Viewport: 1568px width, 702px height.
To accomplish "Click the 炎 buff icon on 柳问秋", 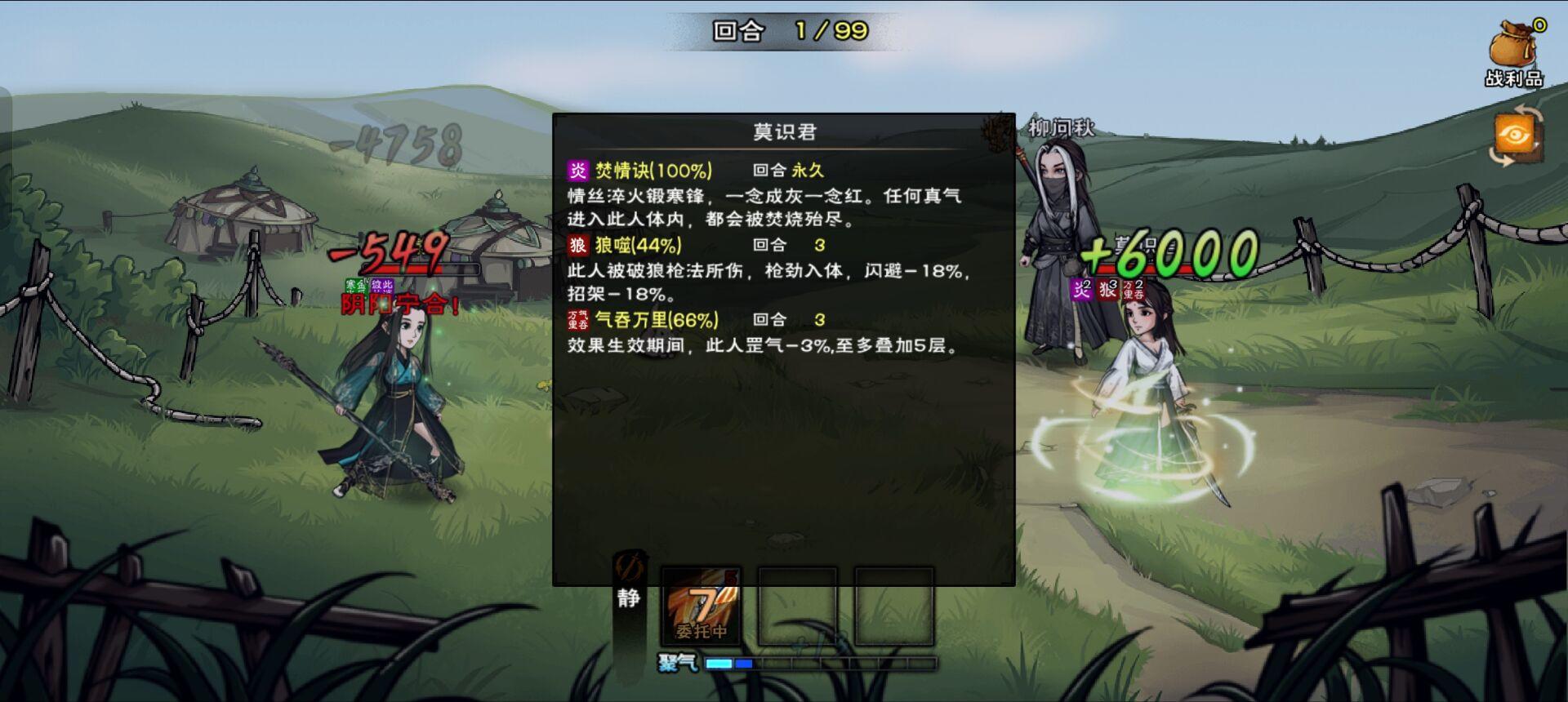I will point(1082,290).
